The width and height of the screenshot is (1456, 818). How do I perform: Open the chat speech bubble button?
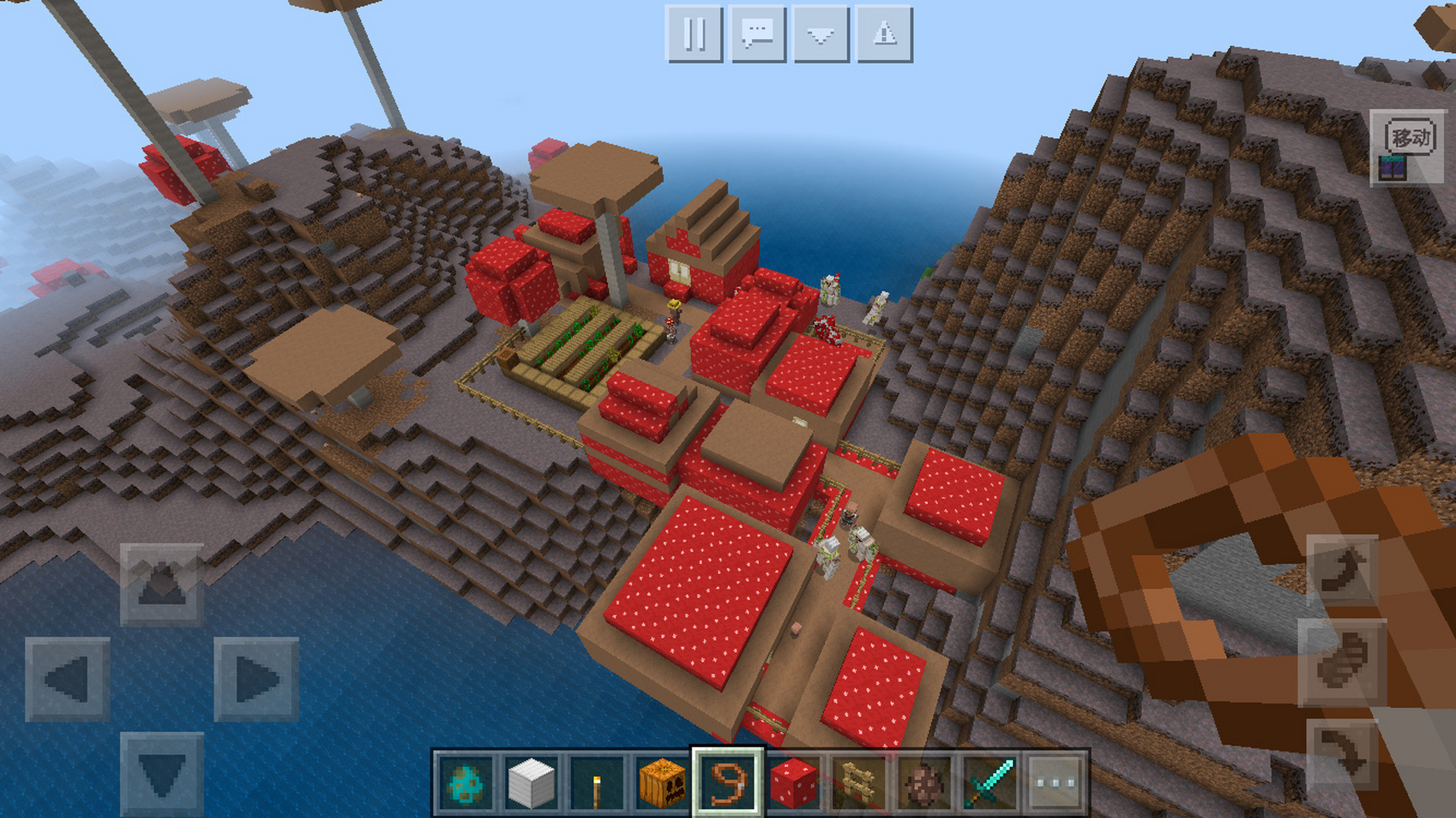coord(757,34)
